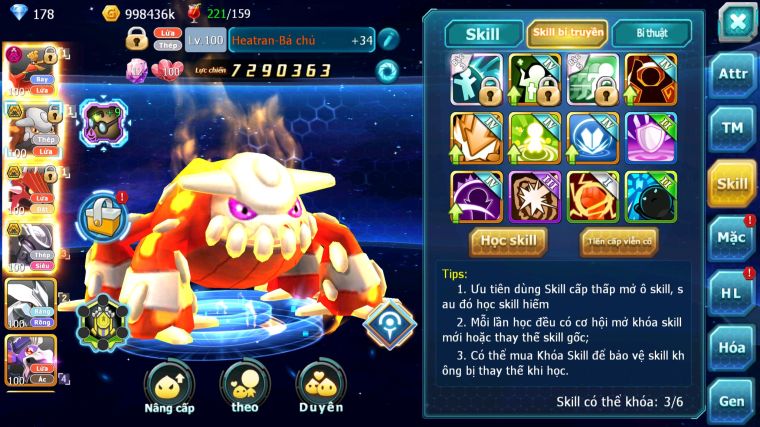The height and width of the screenshot is (427, 760).
Task: Show the HL side tab
Action: click(x=731, y=292)
